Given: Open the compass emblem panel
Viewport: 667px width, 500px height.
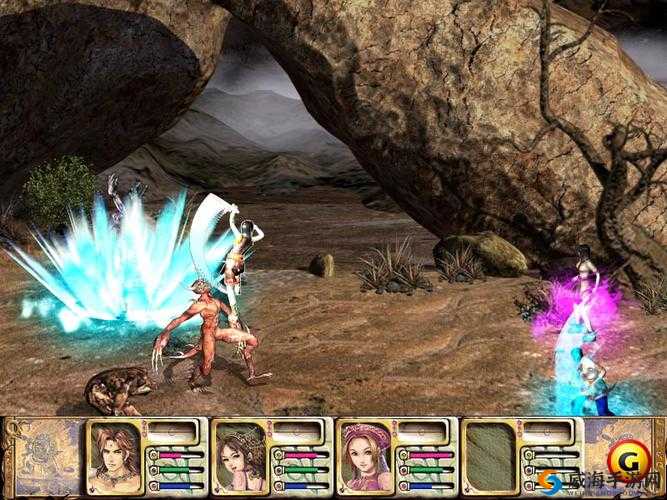Looking at the screenshot, I should point(44,457).
